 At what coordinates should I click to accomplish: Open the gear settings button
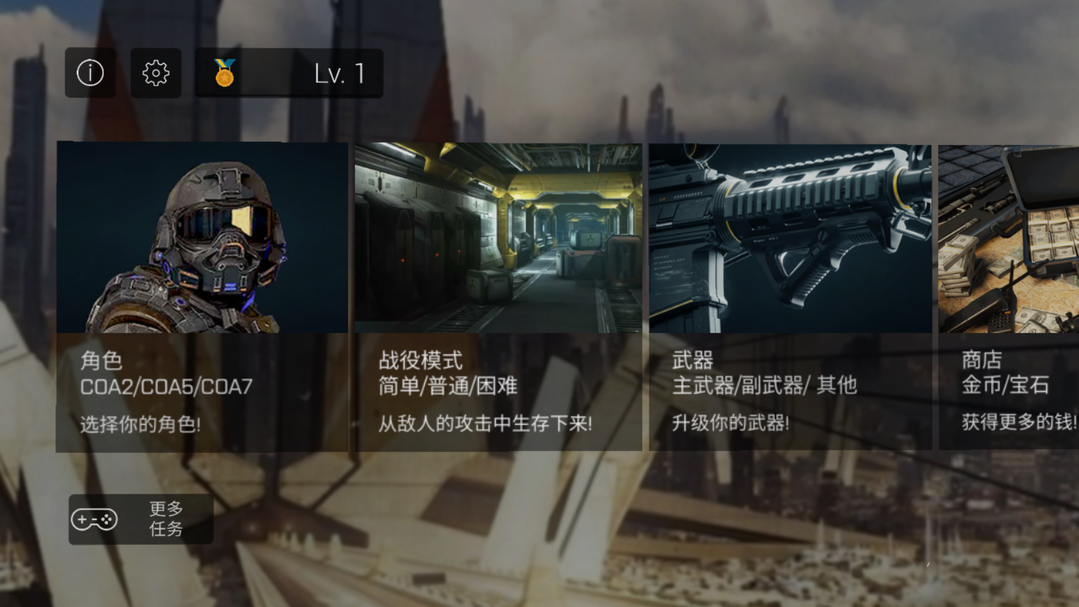point(156,73)
